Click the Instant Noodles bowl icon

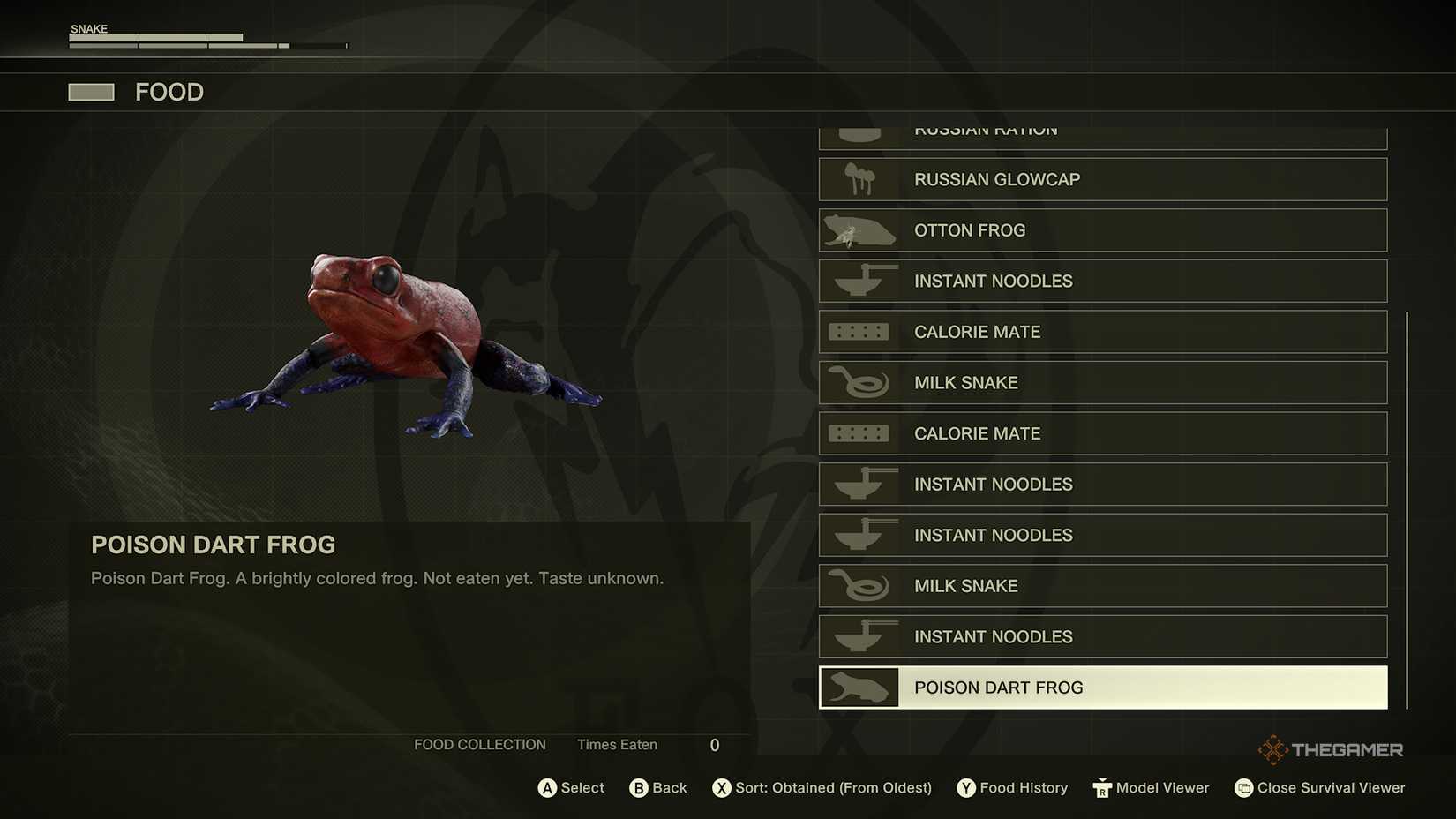coord(858,281)
